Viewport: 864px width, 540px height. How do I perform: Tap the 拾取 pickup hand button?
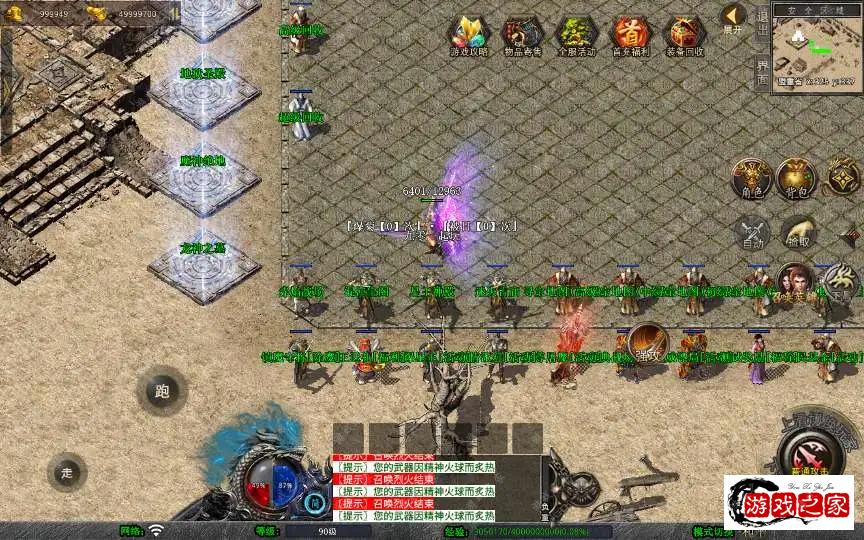[797, 233]
